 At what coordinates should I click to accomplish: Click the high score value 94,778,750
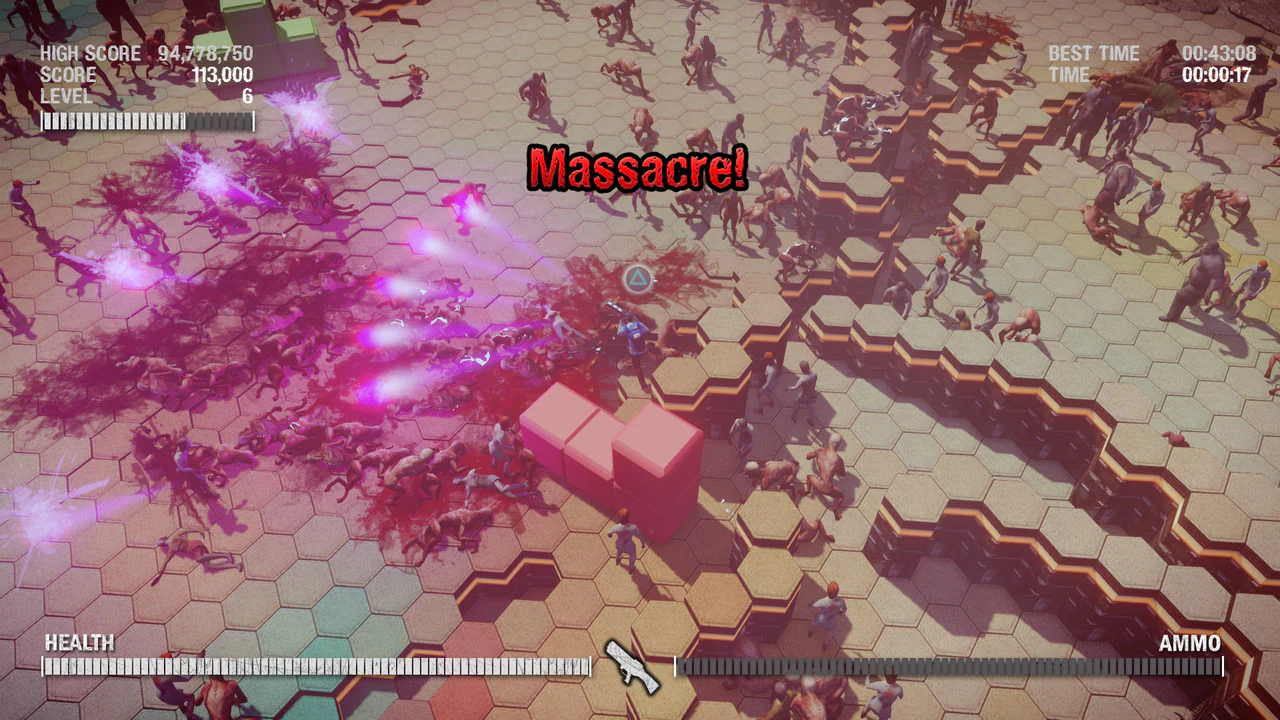[x=203, y=53]
